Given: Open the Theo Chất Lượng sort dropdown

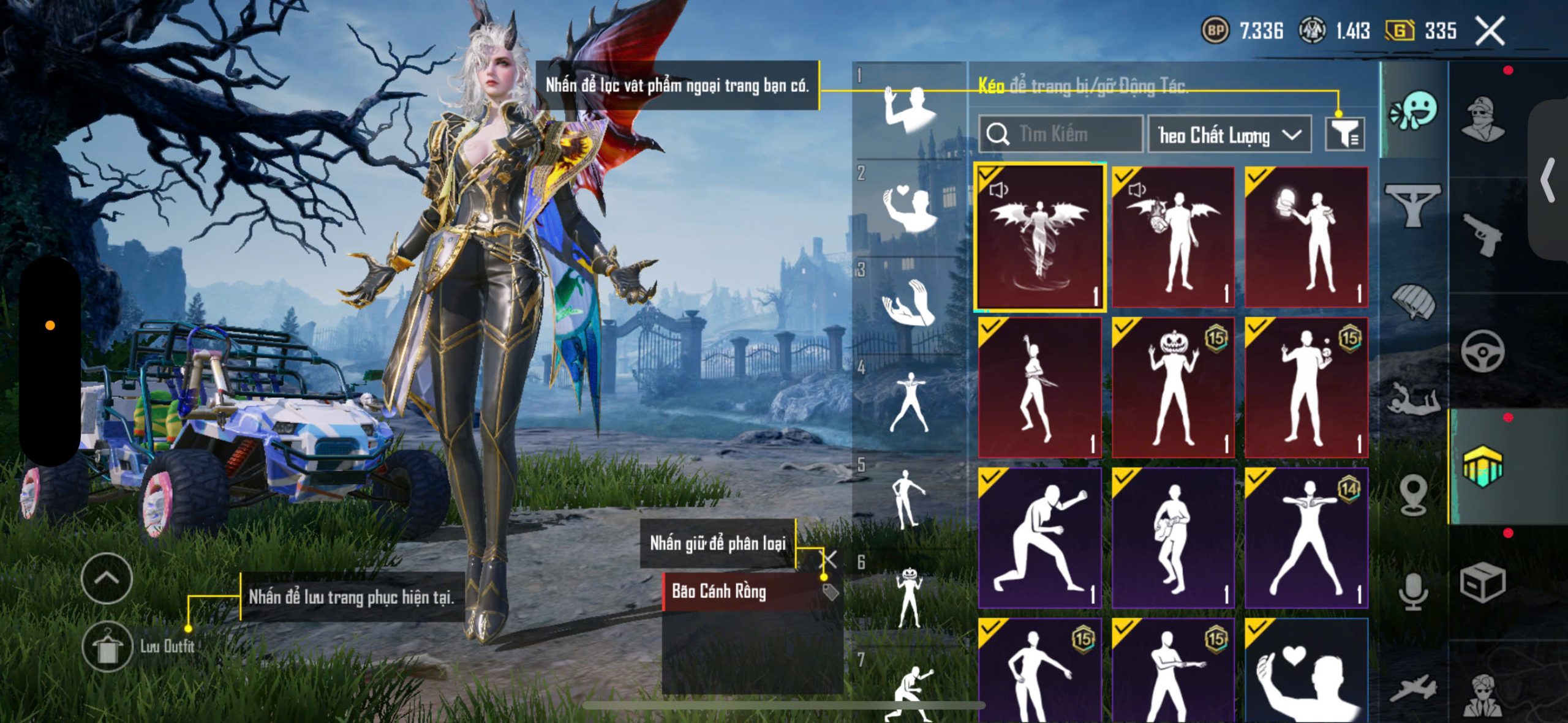Looking at the screenshot, I should coord(1229,135).
